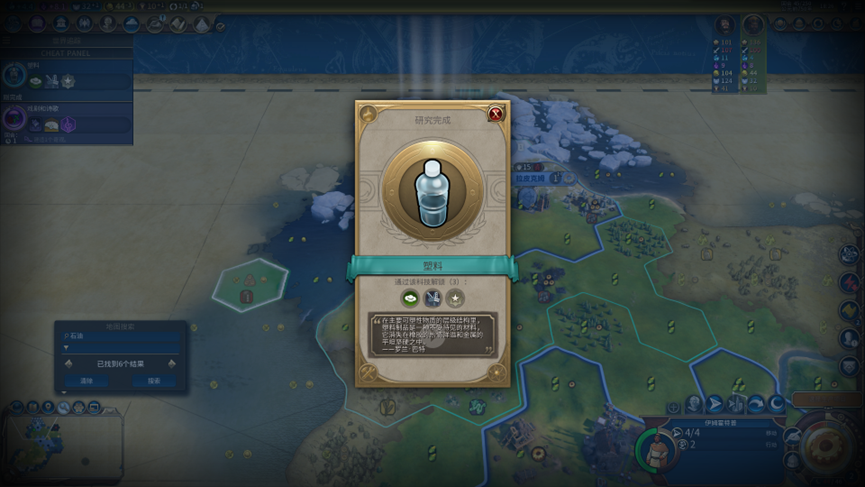This screenshot has height=487, width=865.
Task: Toggle the magnifier map search tool
Action: click(64, 407)
